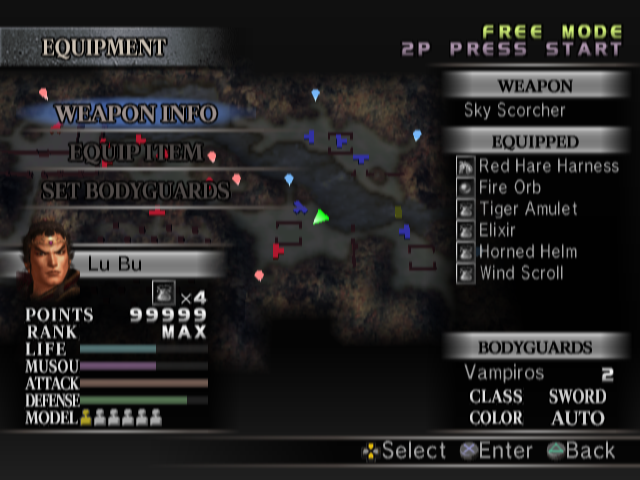Change the bodyguard class SWORD setting

(577, 397)
